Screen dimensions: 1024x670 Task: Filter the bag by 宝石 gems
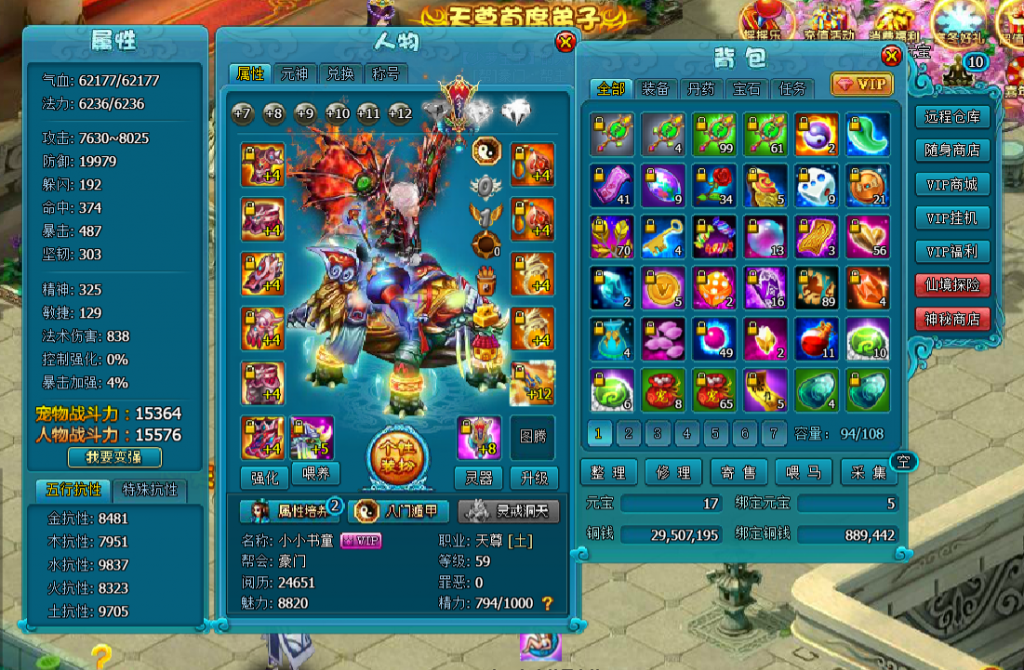pos(746,89)
